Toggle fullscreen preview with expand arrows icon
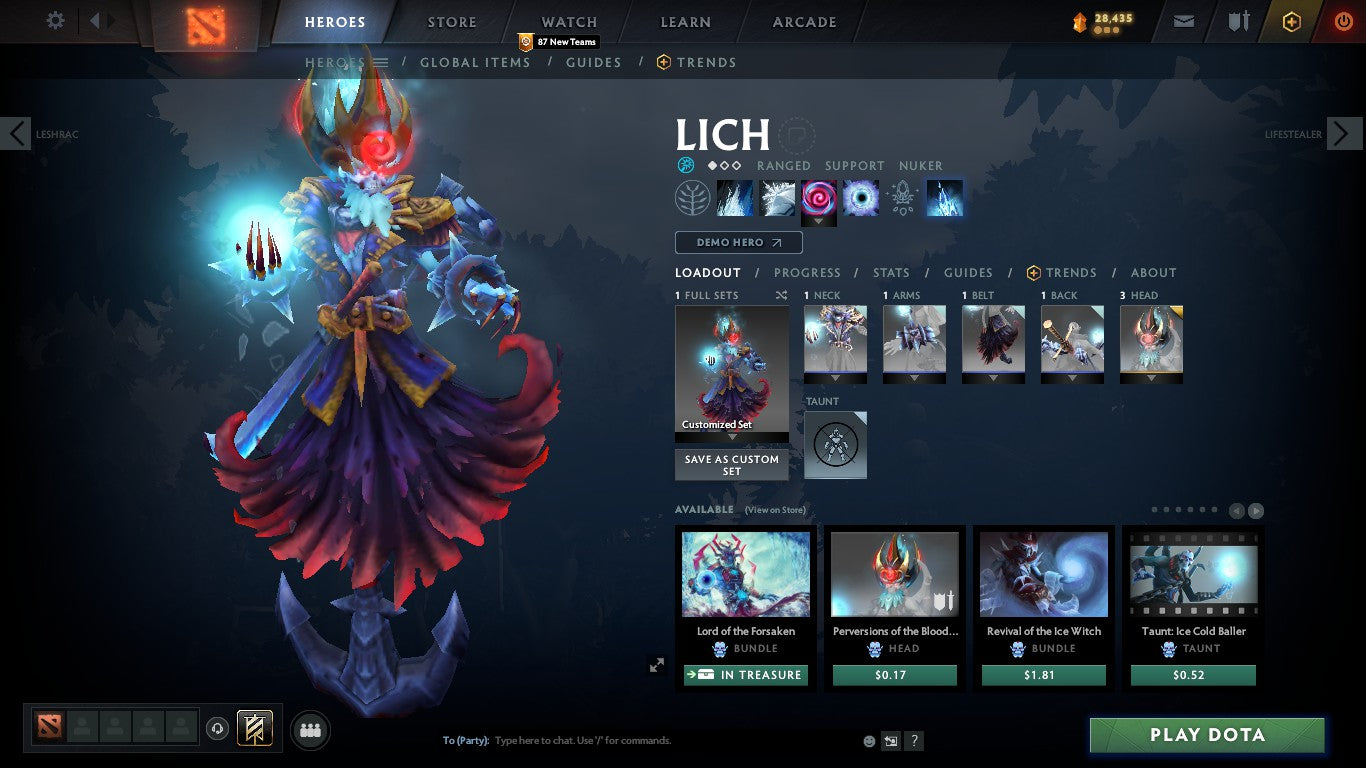Image resolution: width=1366 pixels, height=768 pixels. tap(657, 664)
